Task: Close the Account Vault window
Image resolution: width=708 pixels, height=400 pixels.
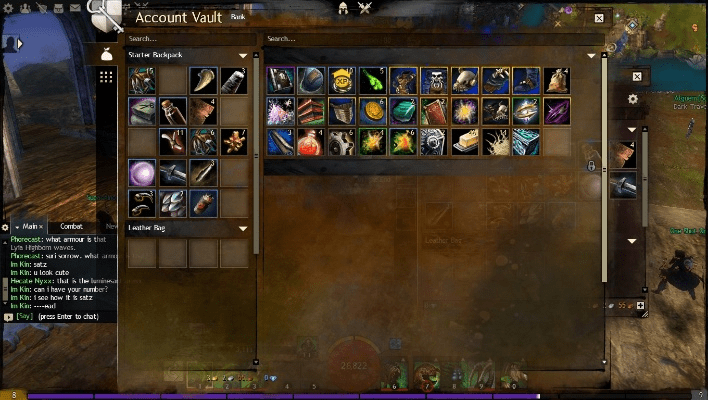Action: point(598,18)
